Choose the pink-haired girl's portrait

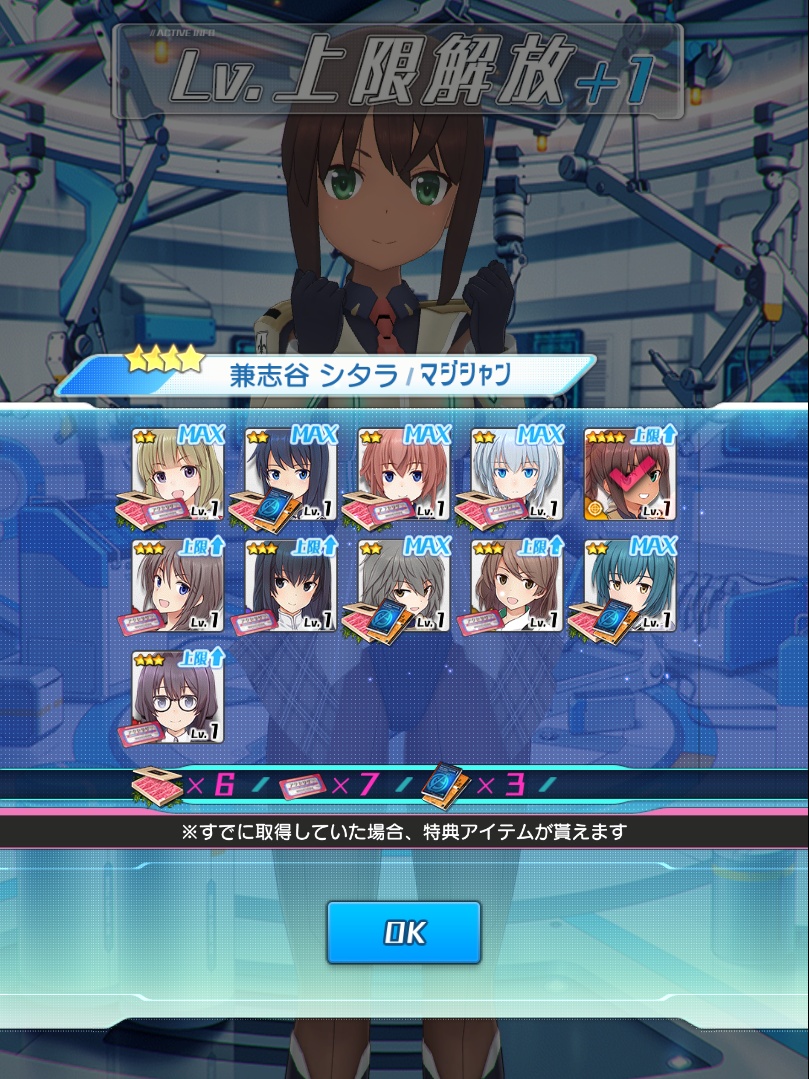coord(404,475)
